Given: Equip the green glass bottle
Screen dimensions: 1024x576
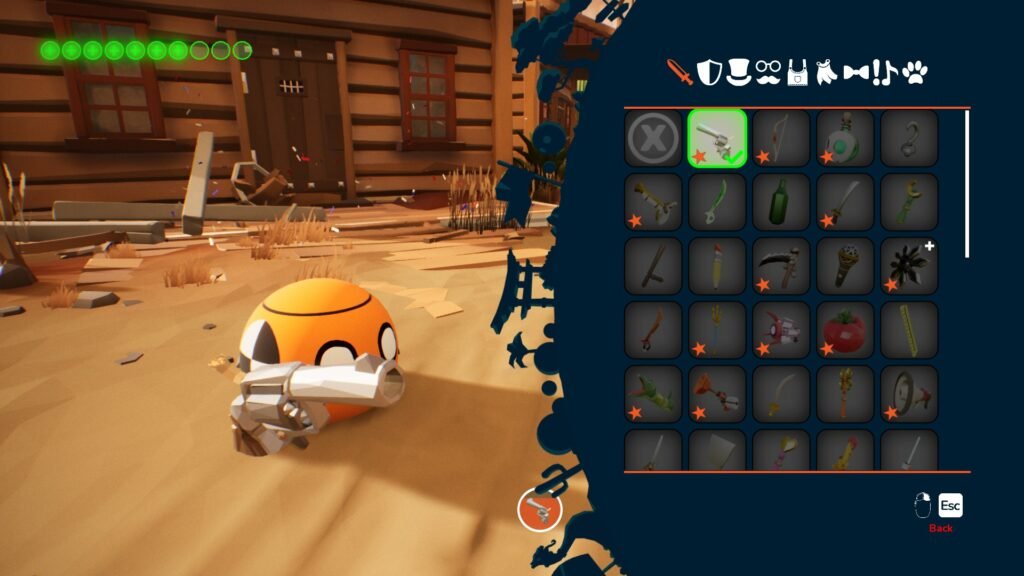Looking at the screenshot, I should [781, 202].
